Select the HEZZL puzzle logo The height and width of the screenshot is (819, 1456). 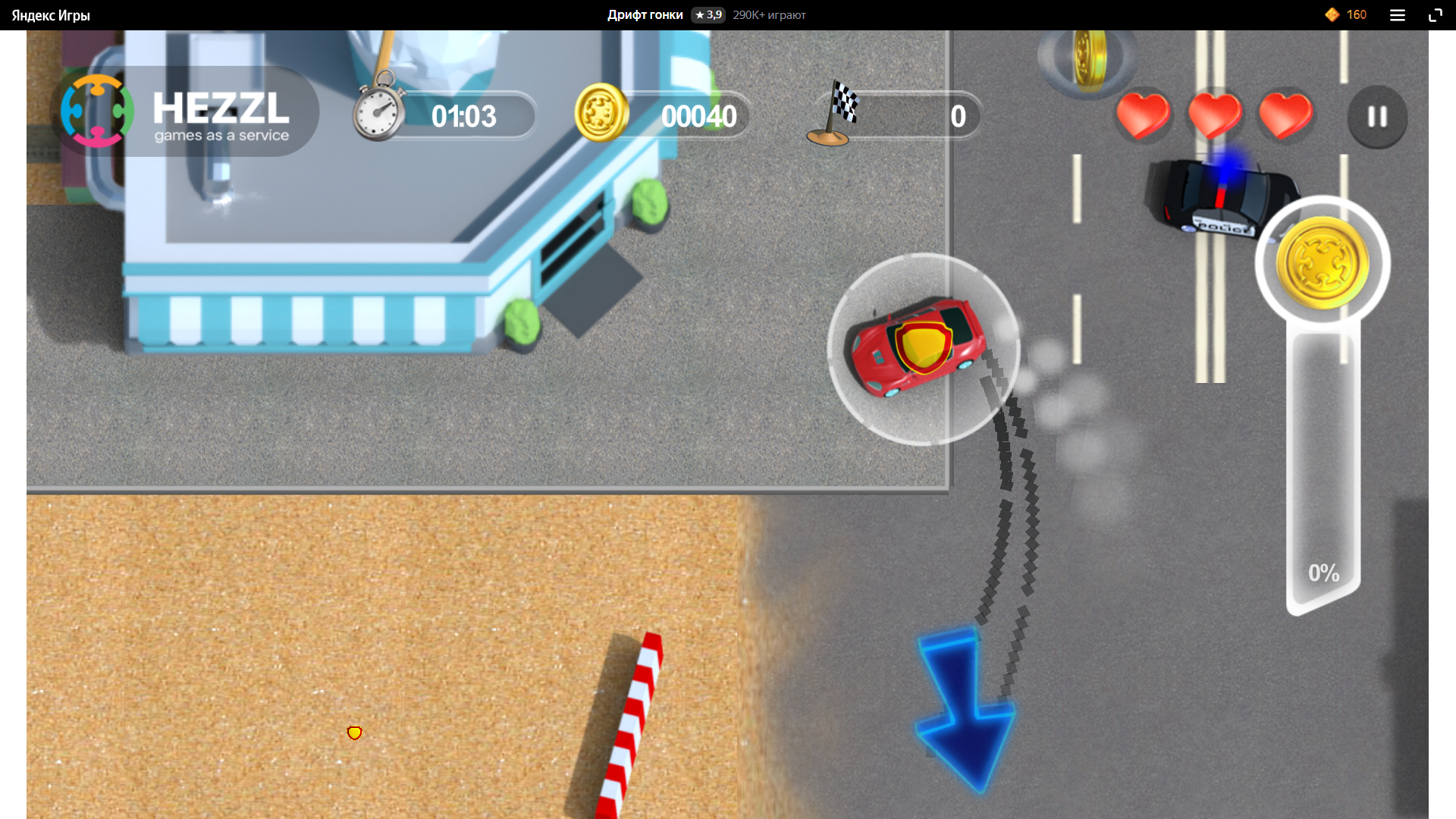[98, 111]
